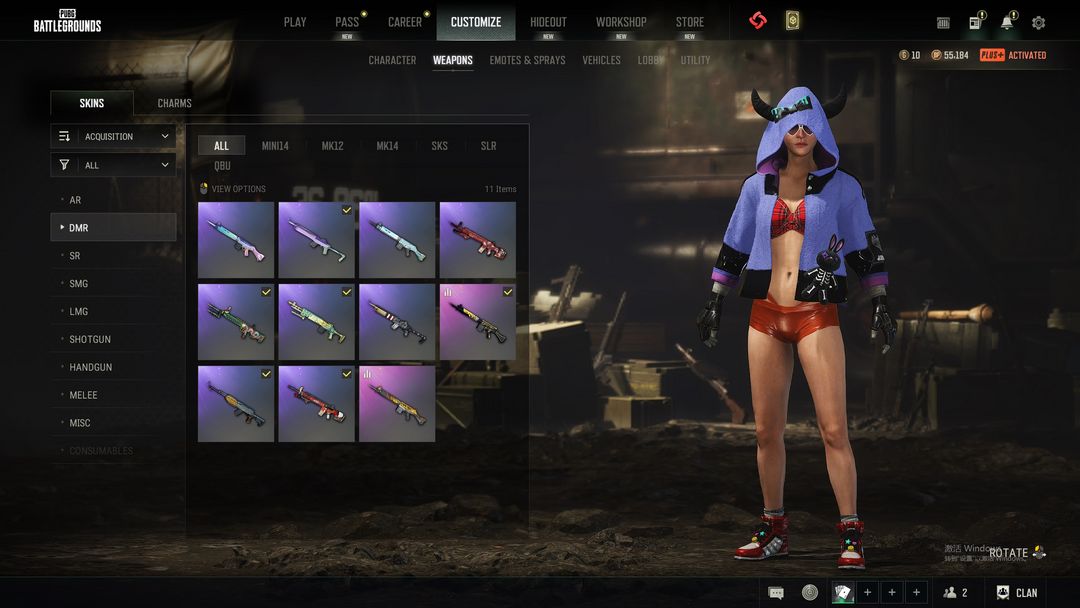Open the Emotes & Sprays tab
Image resolution: width=1080 pixels, height=608 pixels.
tap(527, 60)
